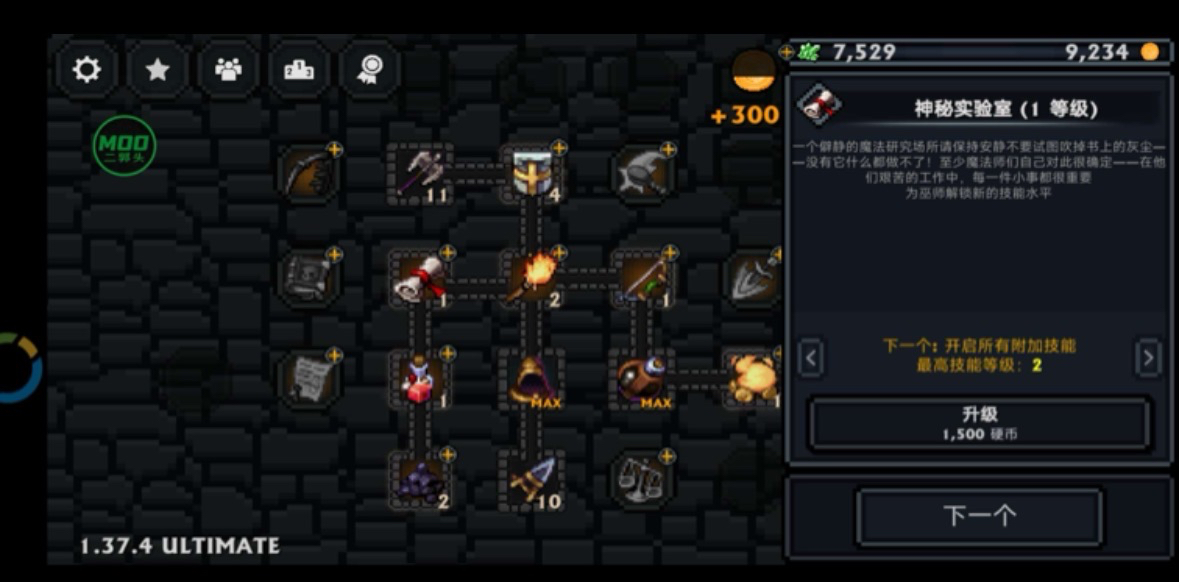Image resolution: width=1179 pixels, height=582 pixels.
Task: Show next upgrade with right arrow
Action: pyautogui.click(x=1148, y=357)
